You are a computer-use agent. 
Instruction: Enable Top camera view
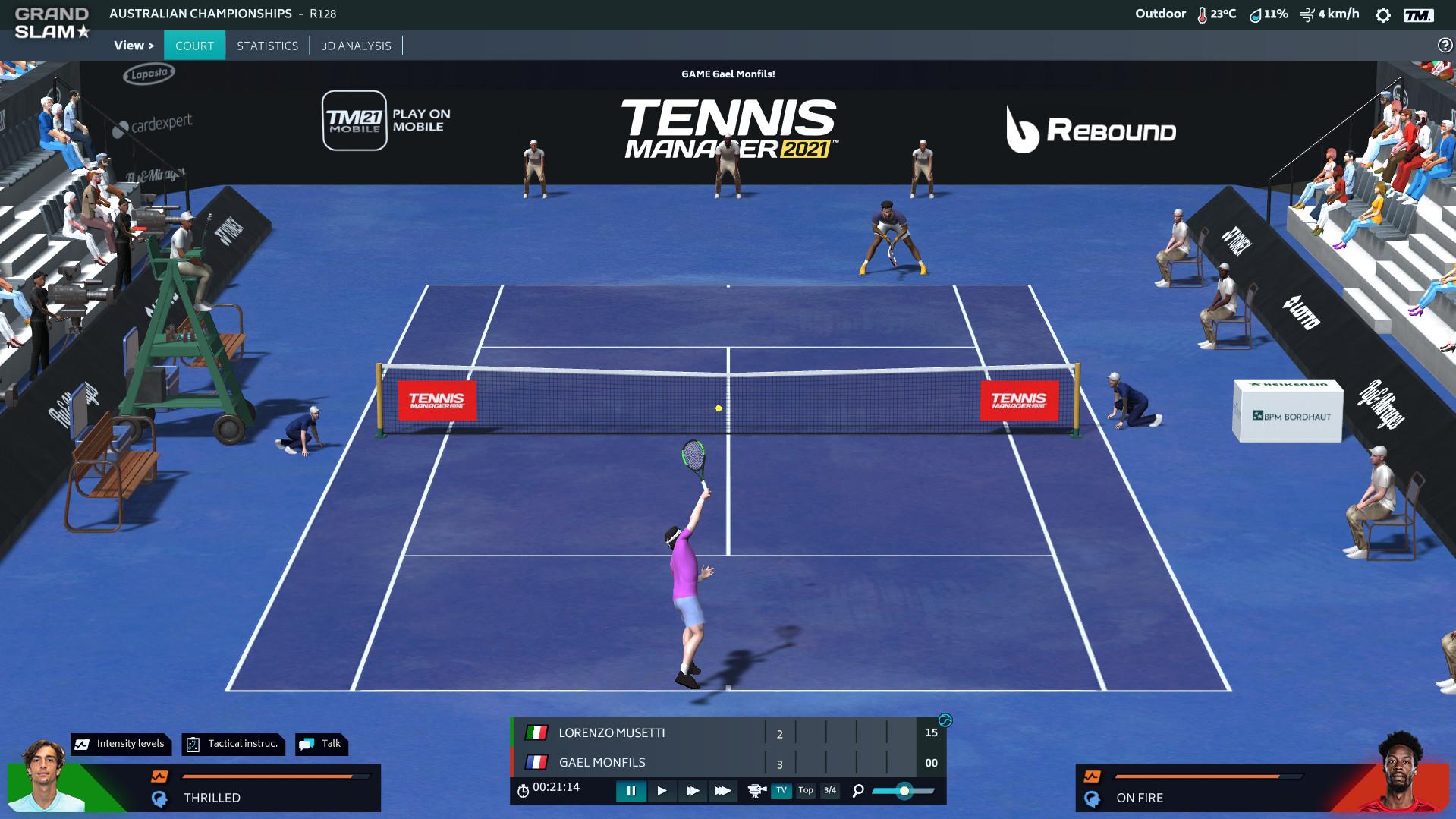click(x=806, y=790)
